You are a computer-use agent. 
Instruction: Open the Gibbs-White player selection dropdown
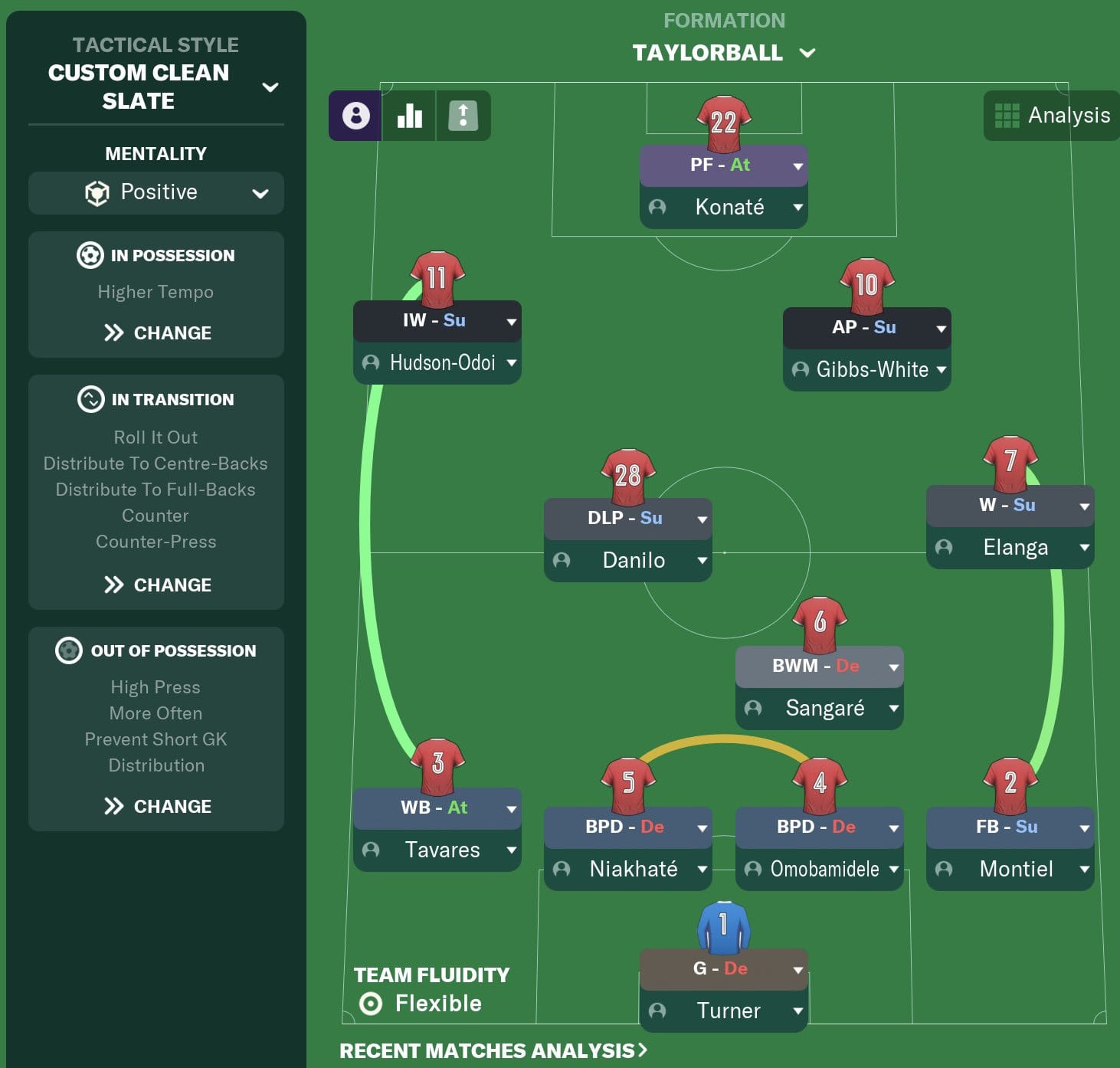(941, 369)
